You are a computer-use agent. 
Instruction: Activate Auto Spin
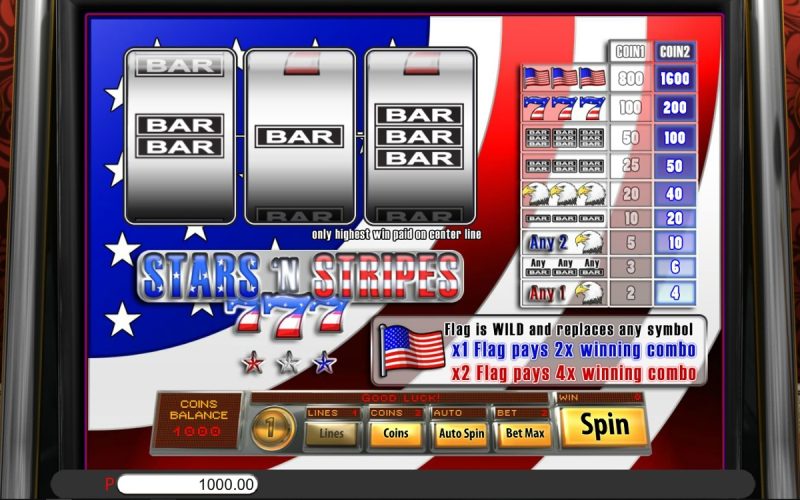pyautogui.click(x=459, y=433)
